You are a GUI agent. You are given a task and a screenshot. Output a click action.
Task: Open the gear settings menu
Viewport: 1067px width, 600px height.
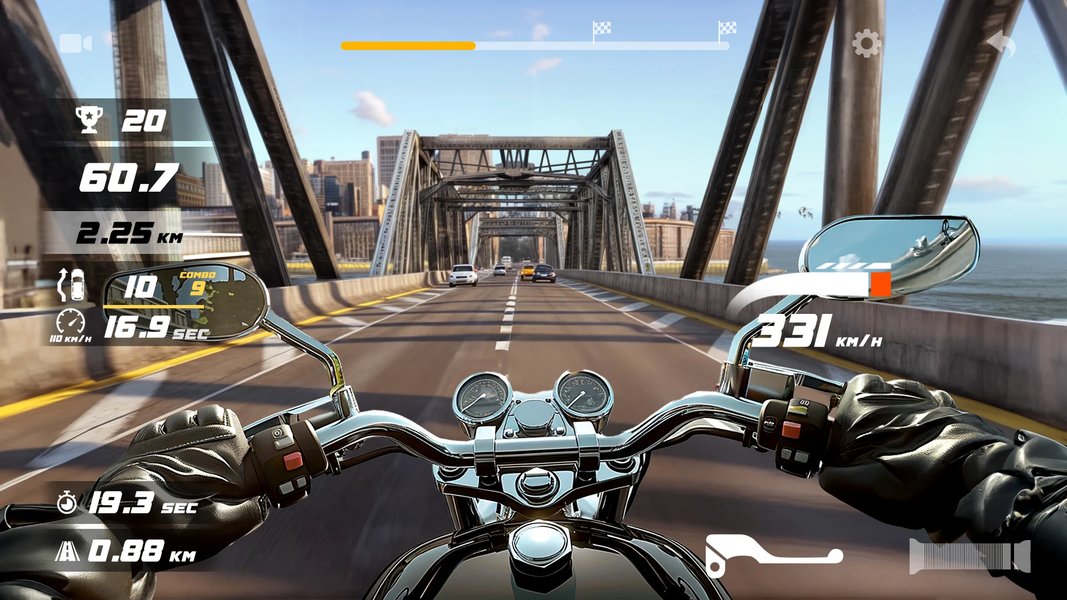(x=866, y=43)
